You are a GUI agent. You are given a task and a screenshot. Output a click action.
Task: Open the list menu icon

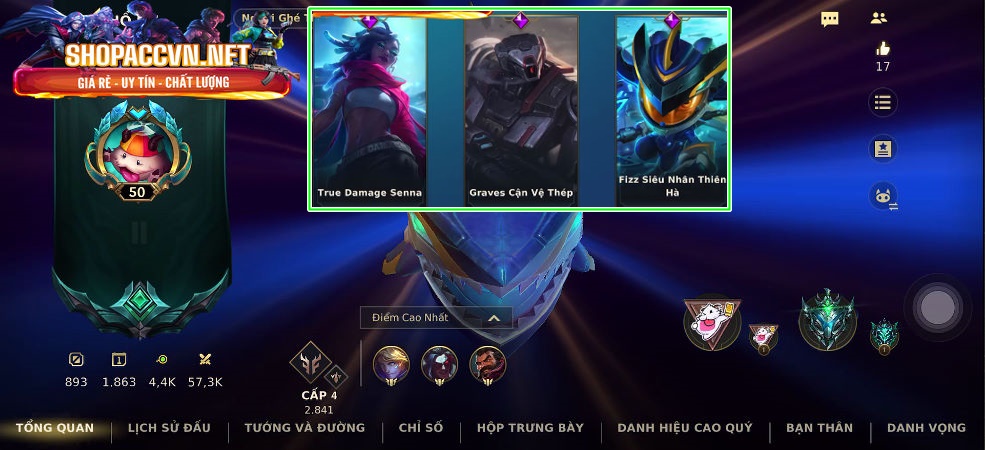882,102
